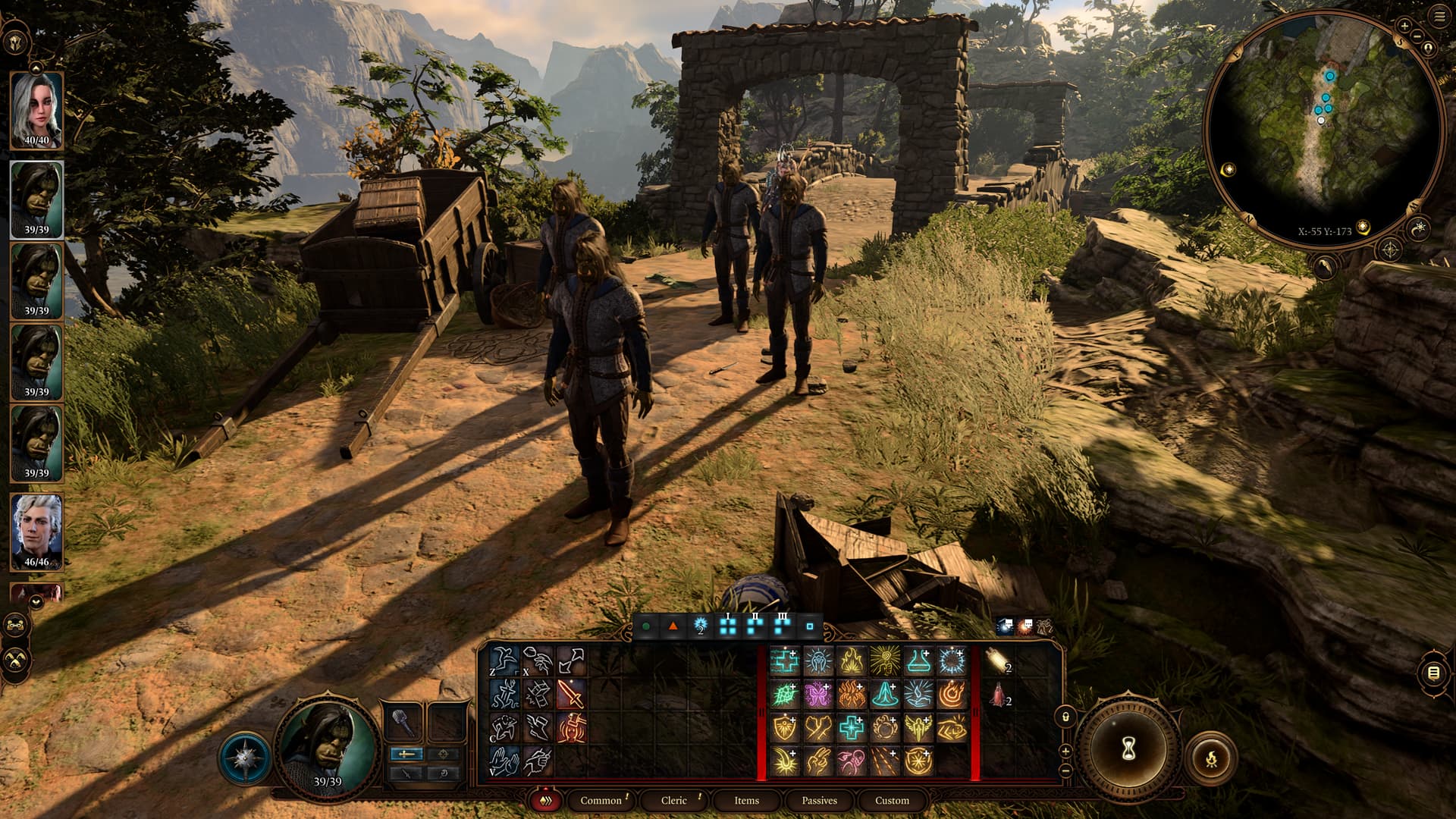End turn with the hourglass button
Screen dimensions: 1456x819
click(1128, 749)
